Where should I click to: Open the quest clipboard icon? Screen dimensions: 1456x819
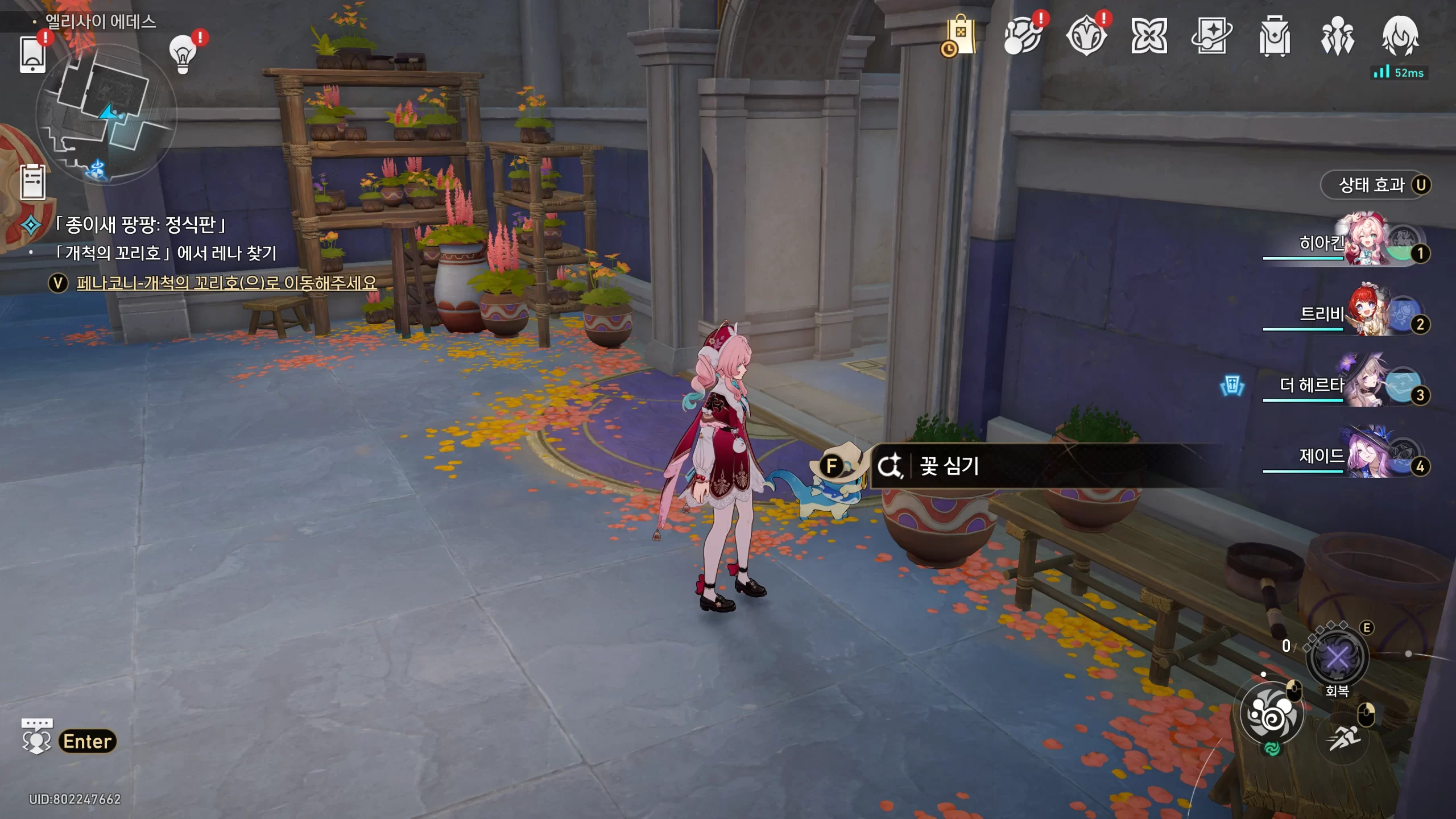point(32,182)
